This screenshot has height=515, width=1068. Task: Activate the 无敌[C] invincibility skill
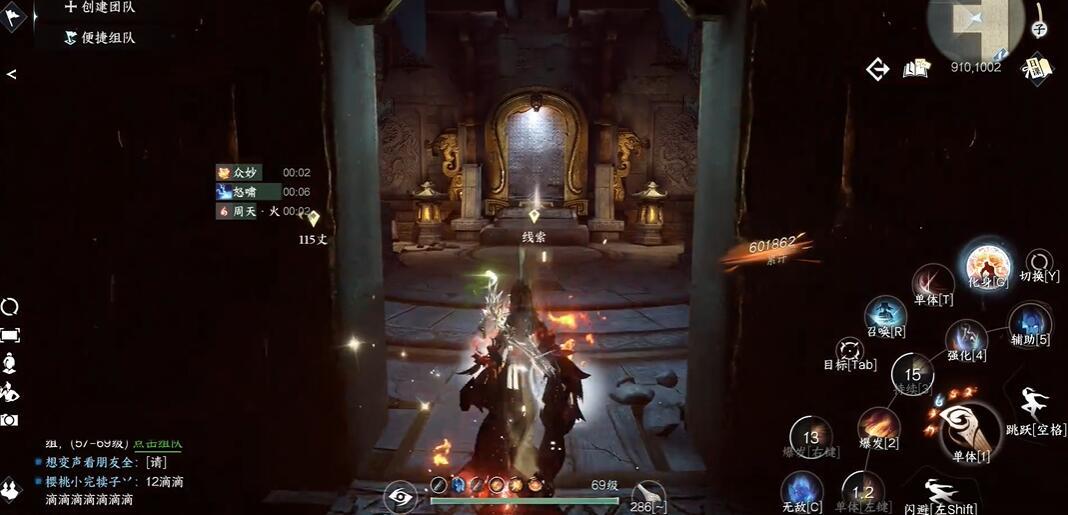(802, 490)
